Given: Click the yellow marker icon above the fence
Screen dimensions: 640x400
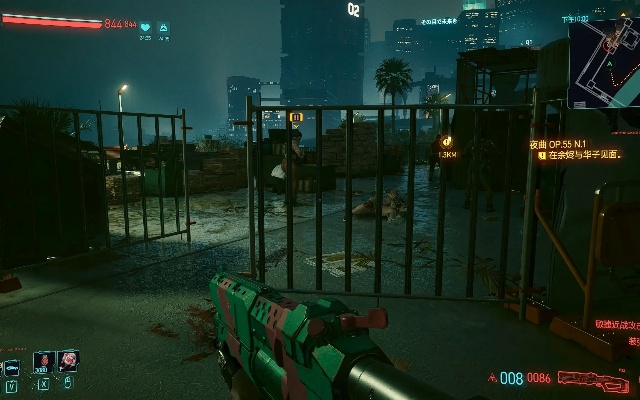Looking at the screenshot, I should (x=295, y=117).
